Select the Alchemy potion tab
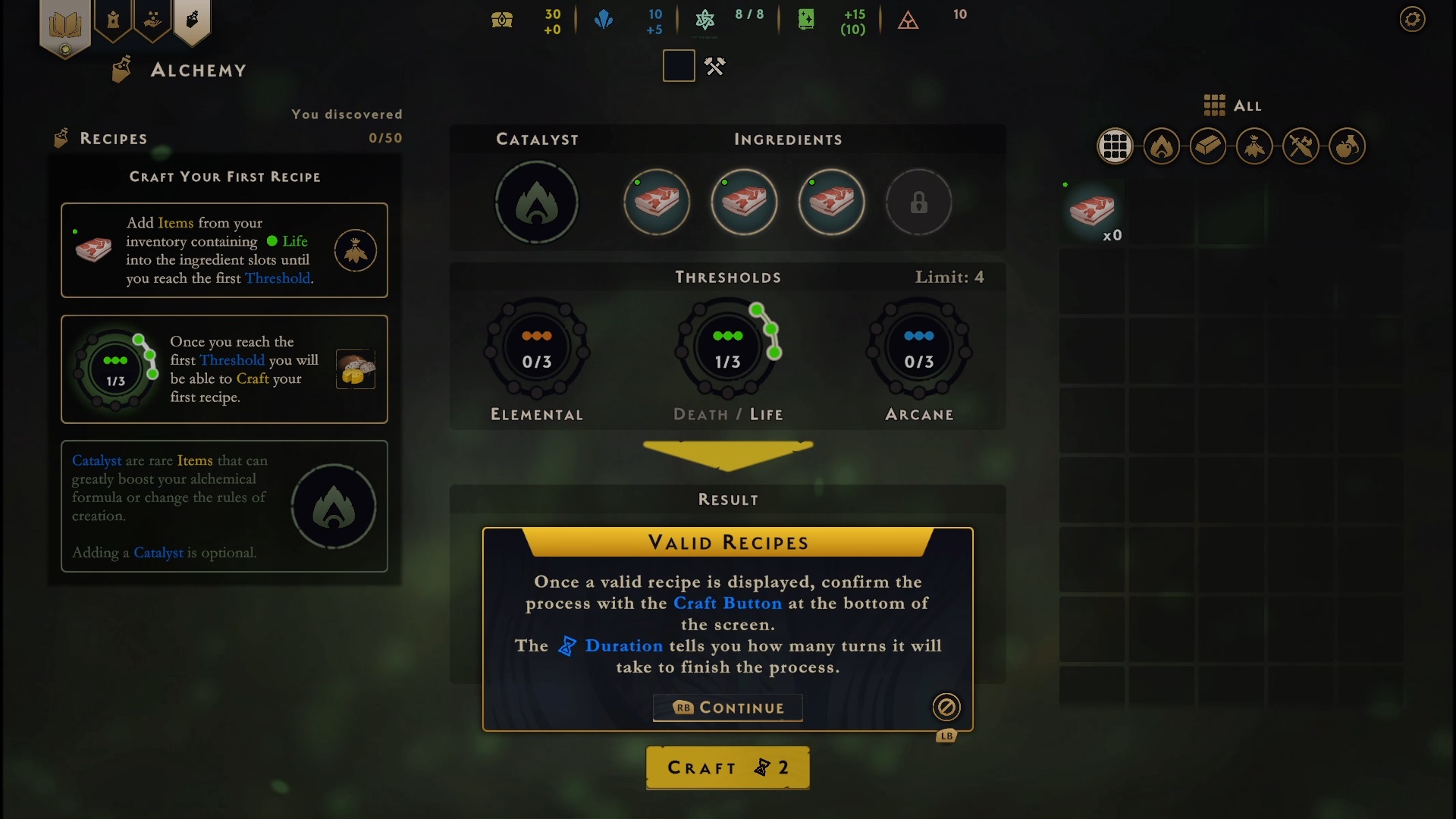Viewport: 1456px width, 819px height. point(192,20)
